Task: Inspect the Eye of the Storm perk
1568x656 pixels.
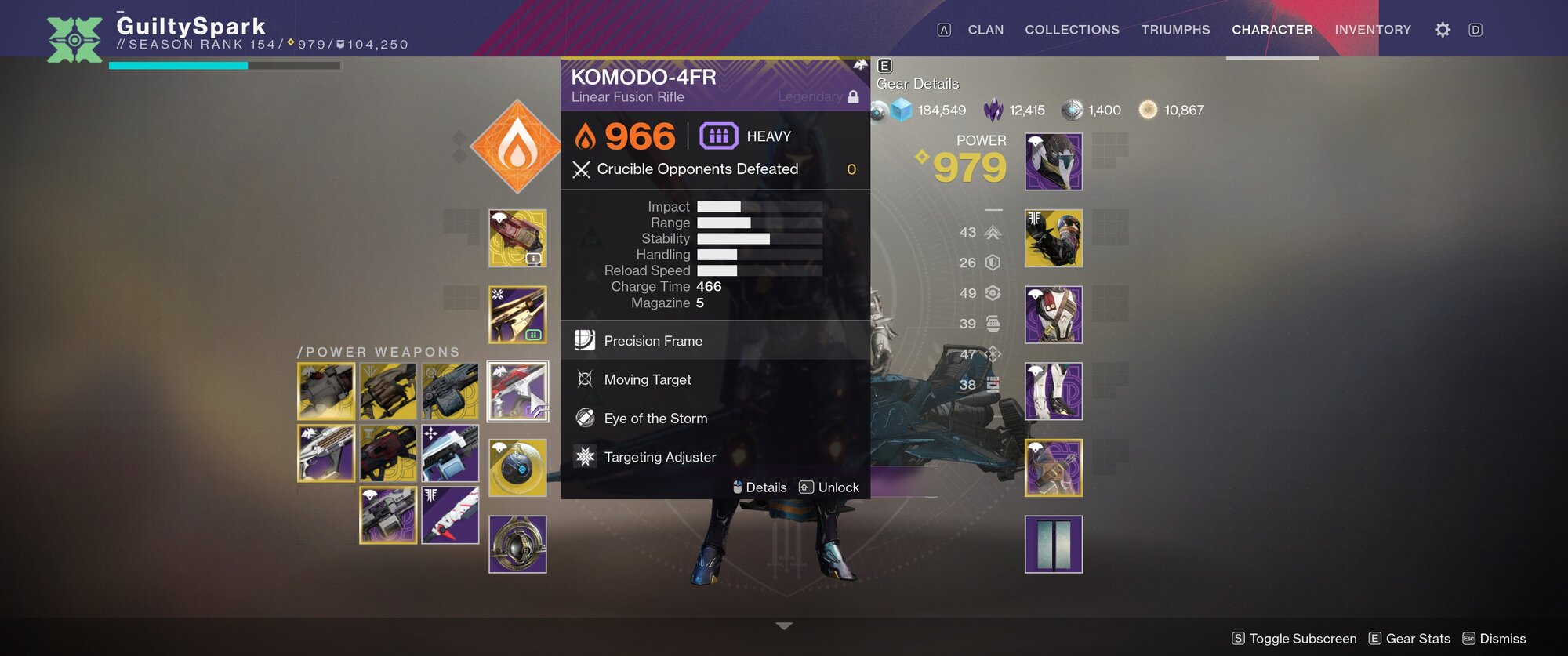Action: click(655, 419)
